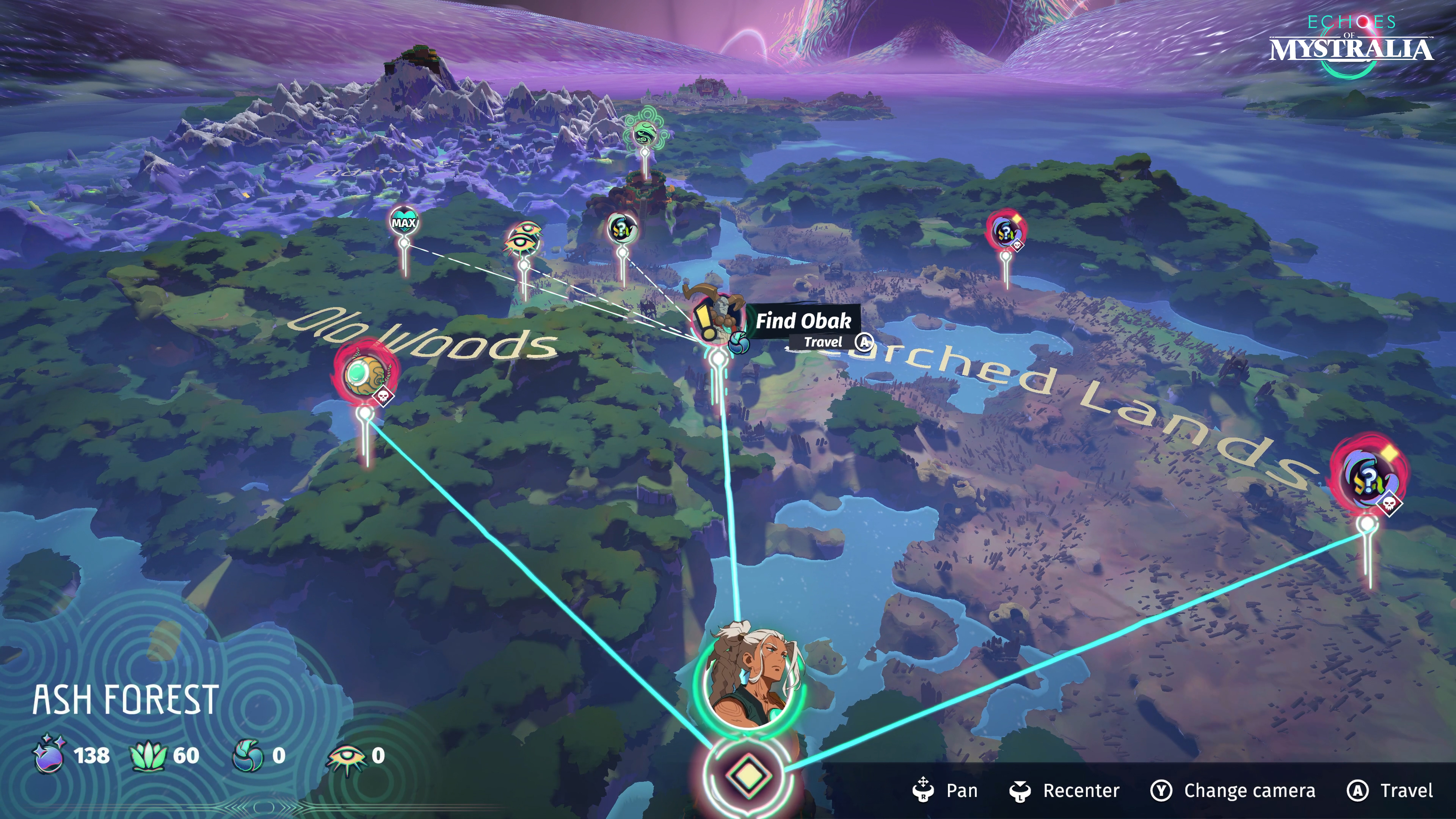Choose the MAX heart map marker
This screenshot has height=819, width=1456.
(x=403, y=221)
